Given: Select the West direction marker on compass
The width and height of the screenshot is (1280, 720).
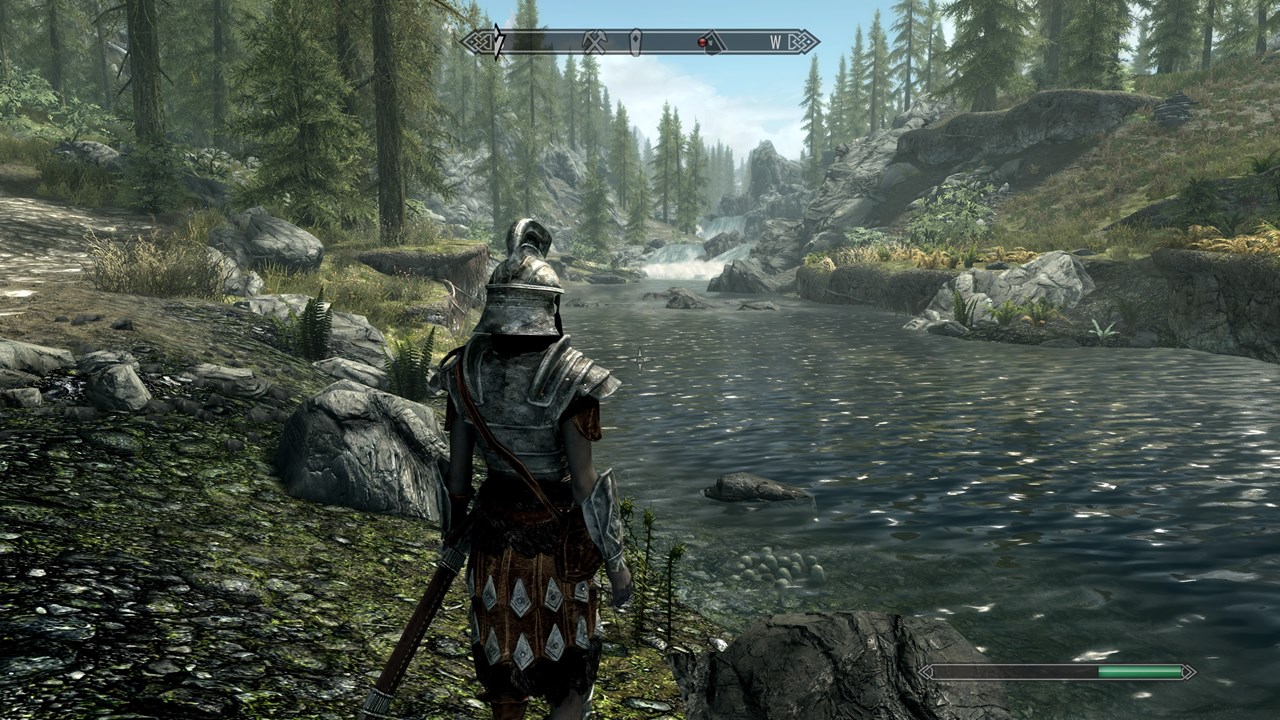Looking at the screenshot, I should click(x=775, y=42).
